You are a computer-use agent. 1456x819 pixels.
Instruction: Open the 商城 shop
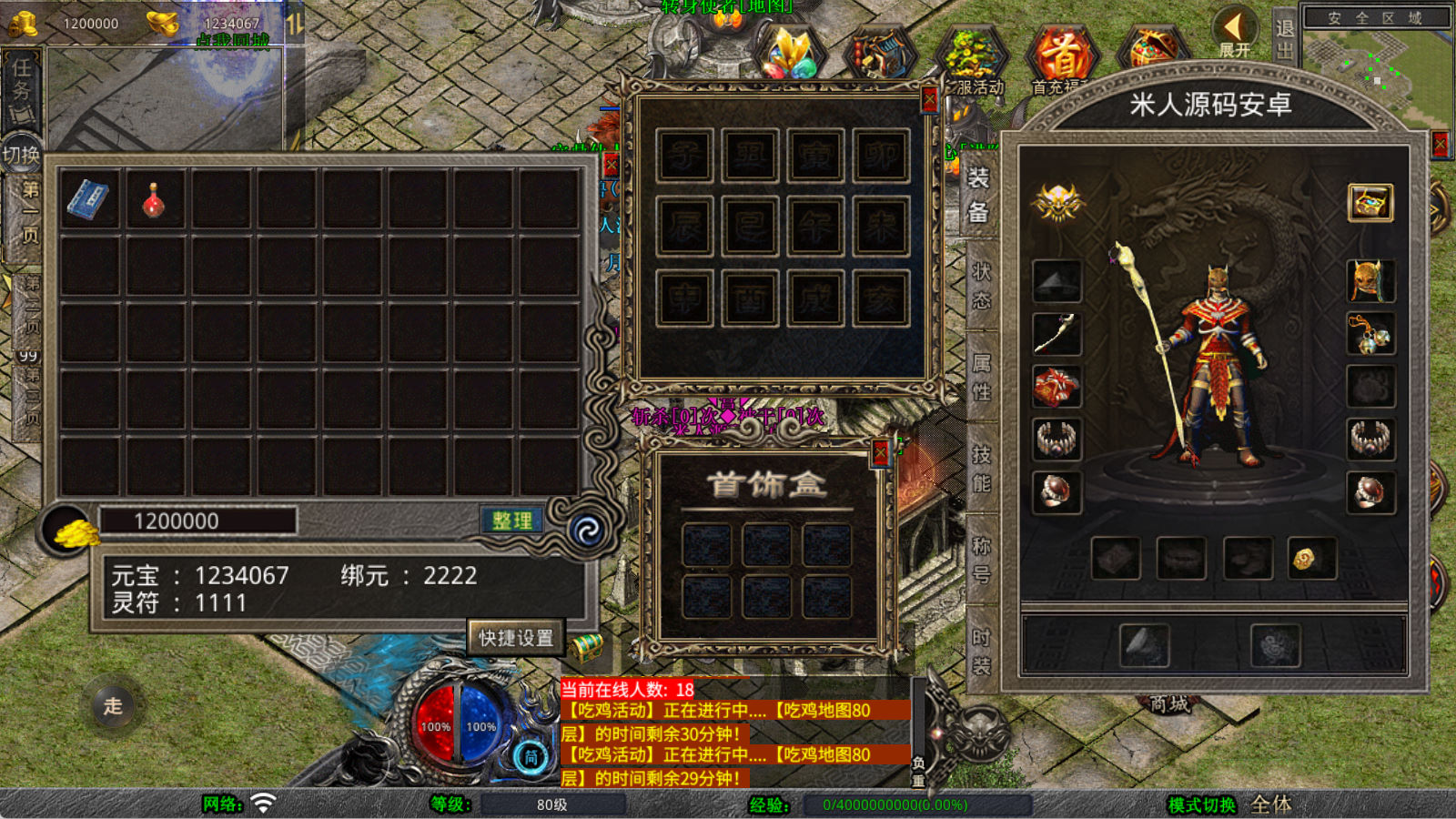click(1169, 703)
